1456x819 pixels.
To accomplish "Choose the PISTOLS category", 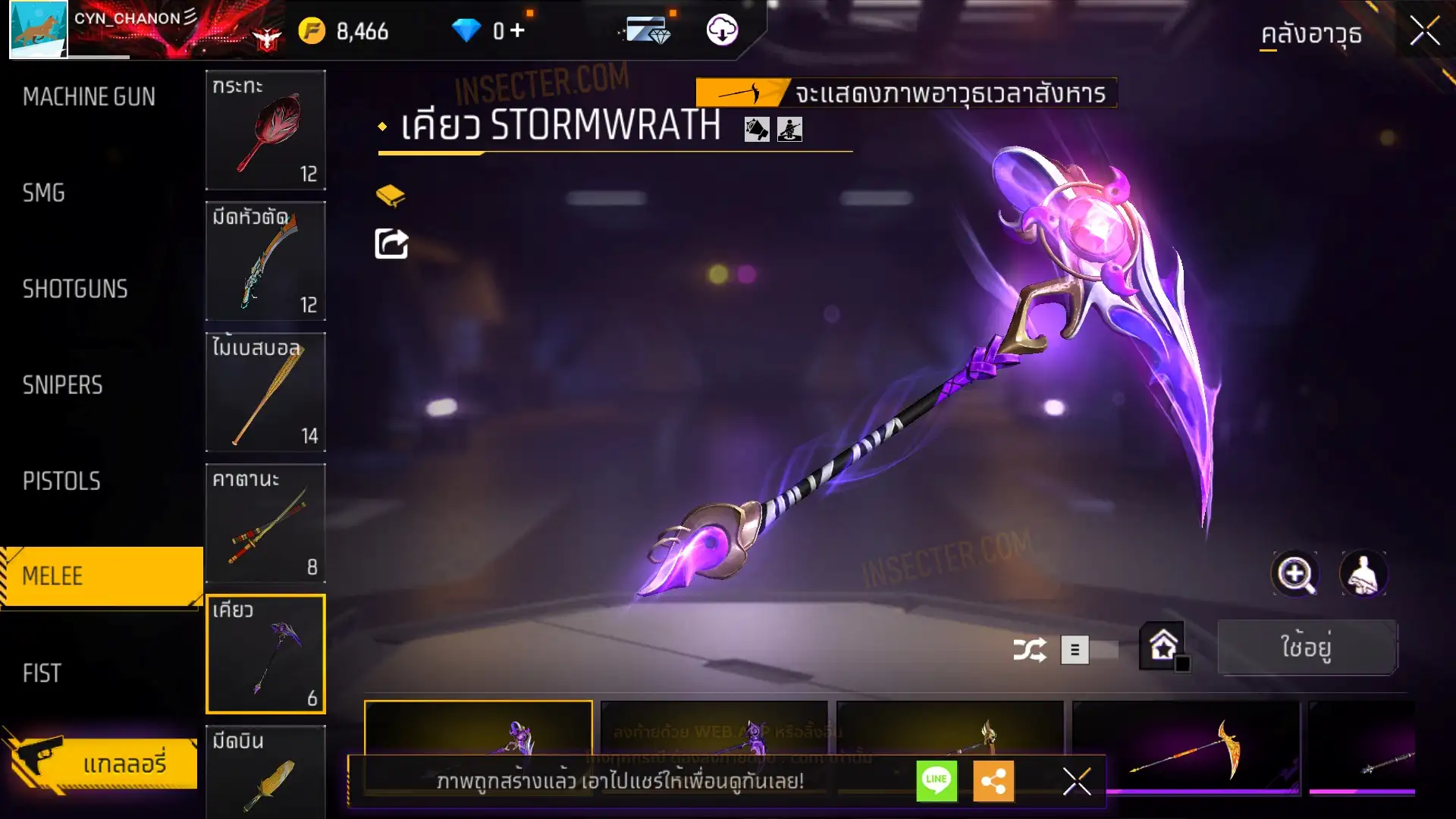I will tap(61, 481).
